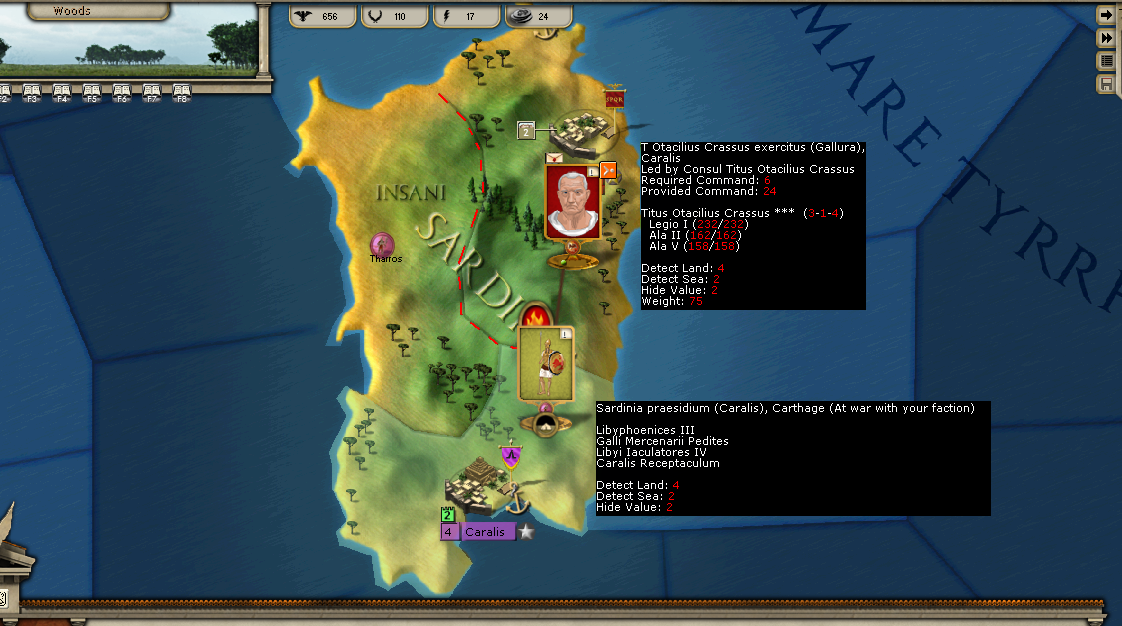Open the list ledger button

(x=1106, y=61)
